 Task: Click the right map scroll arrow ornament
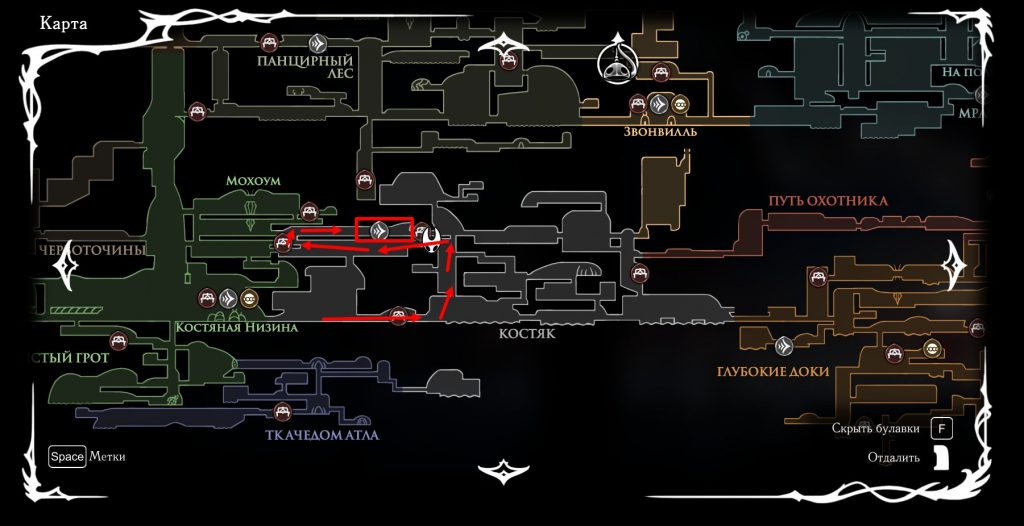(x=957, y=265)
